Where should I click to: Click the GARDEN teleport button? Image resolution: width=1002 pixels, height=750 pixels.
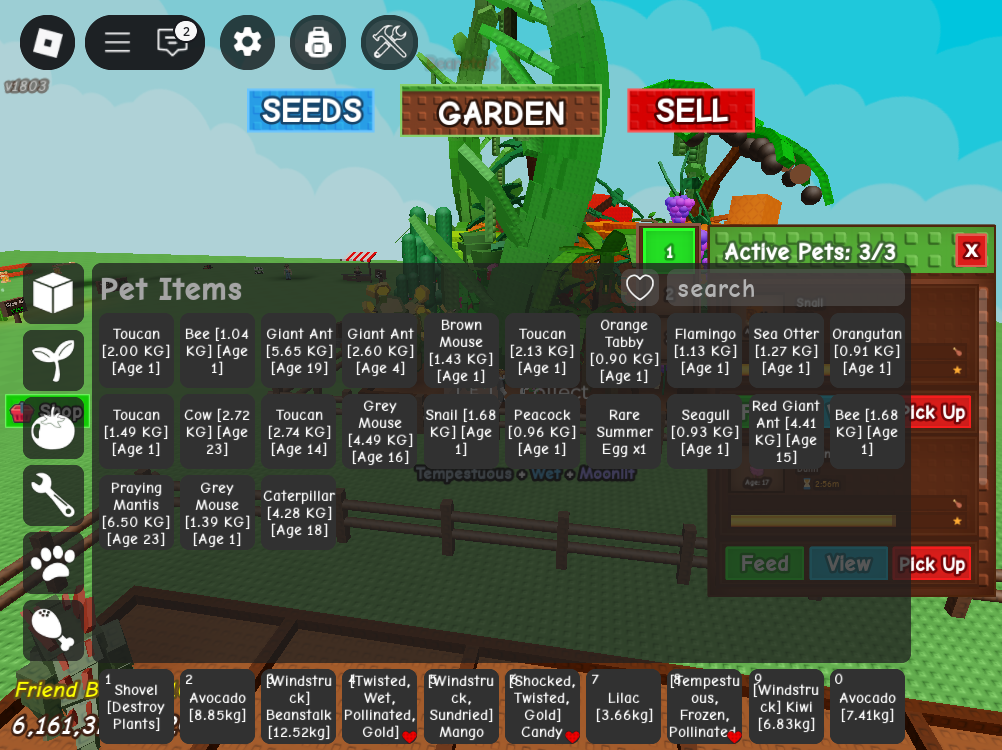pyautogui.click(x=501, y=112)
